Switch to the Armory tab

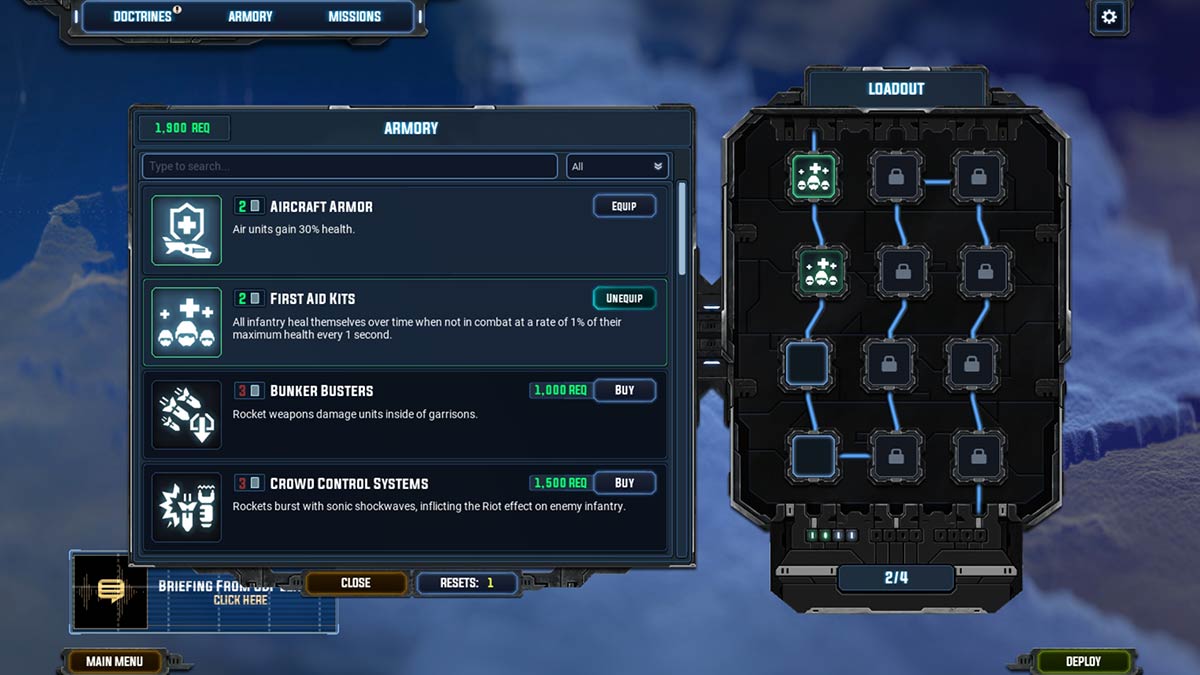250,16
